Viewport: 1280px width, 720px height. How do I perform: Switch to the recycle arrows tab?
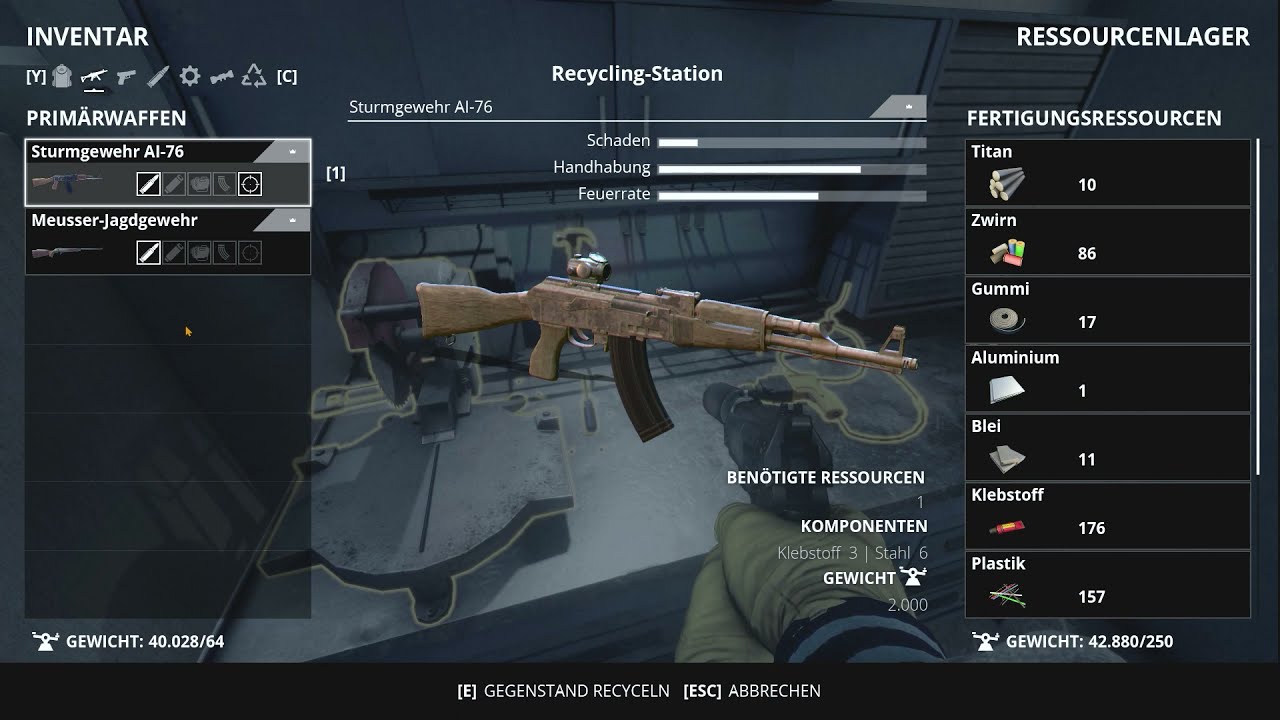(254, 76)
